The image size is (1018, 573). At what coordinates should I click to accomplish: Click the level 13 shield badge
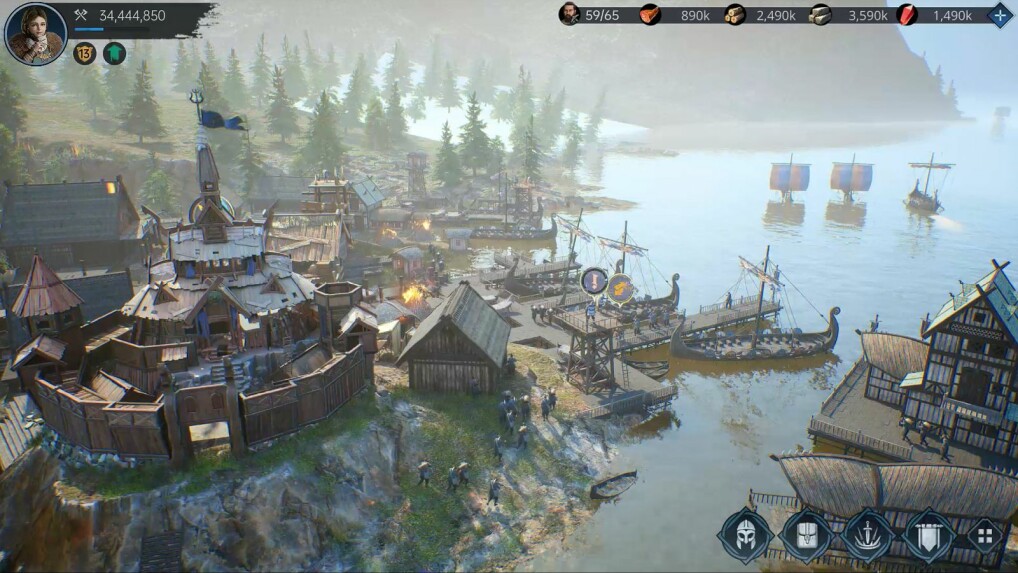tap(85, 53)
